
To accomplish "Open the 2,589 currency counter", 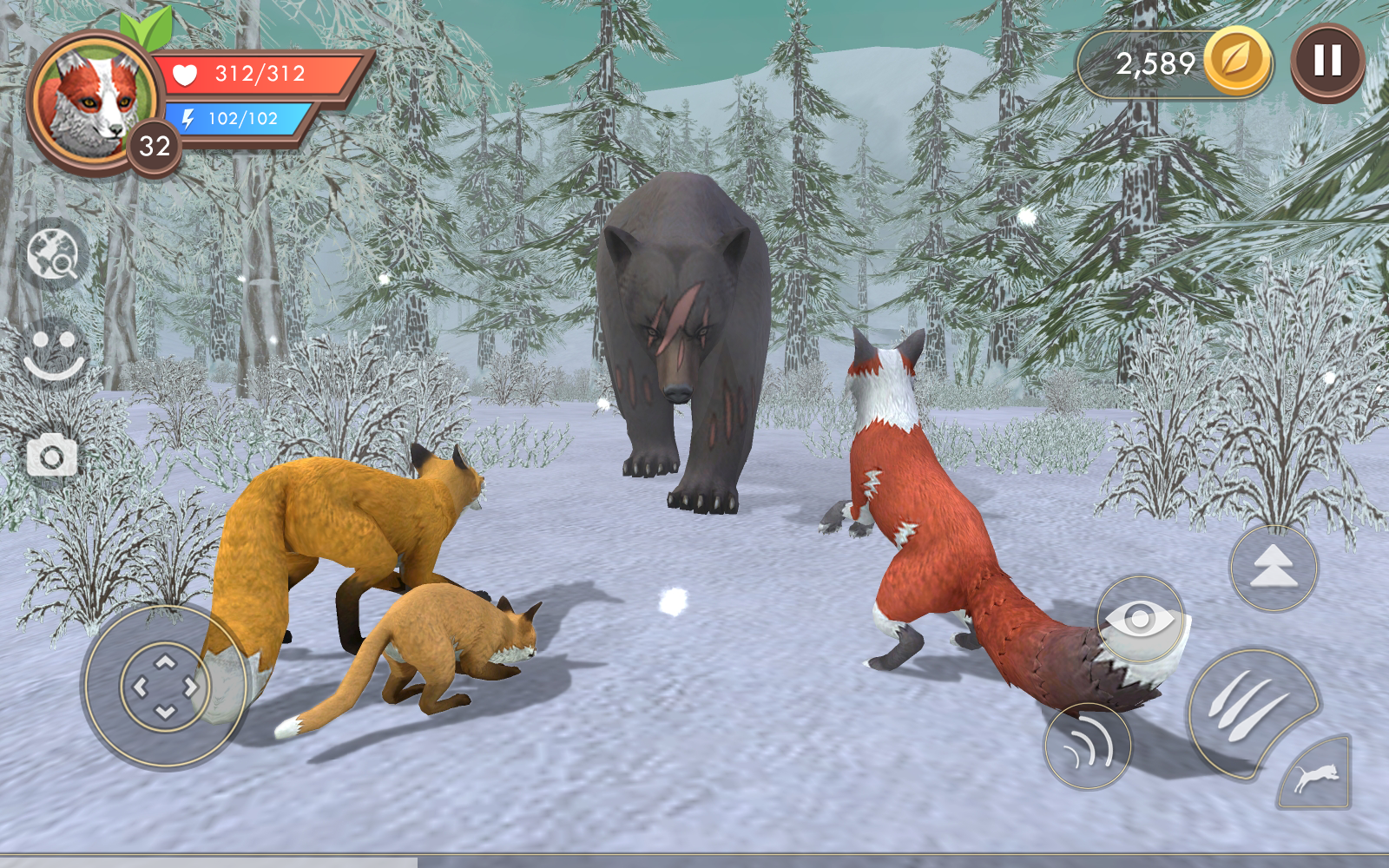I will click(1155, 62).
